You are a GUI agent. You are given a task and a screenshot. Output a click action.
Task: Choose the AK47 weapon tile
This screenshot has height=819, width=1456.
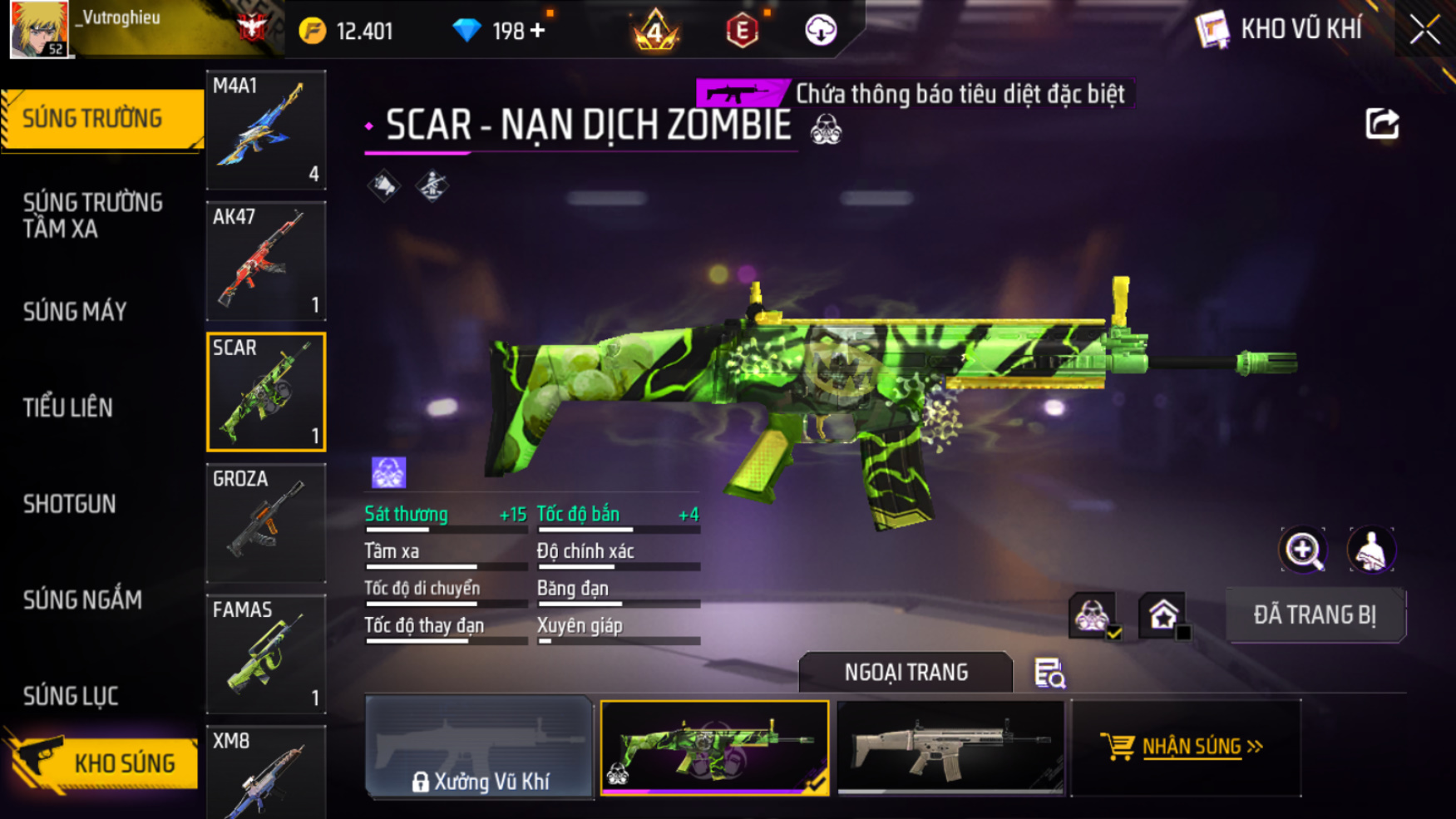pyautogui.click(x=266, y=261)
